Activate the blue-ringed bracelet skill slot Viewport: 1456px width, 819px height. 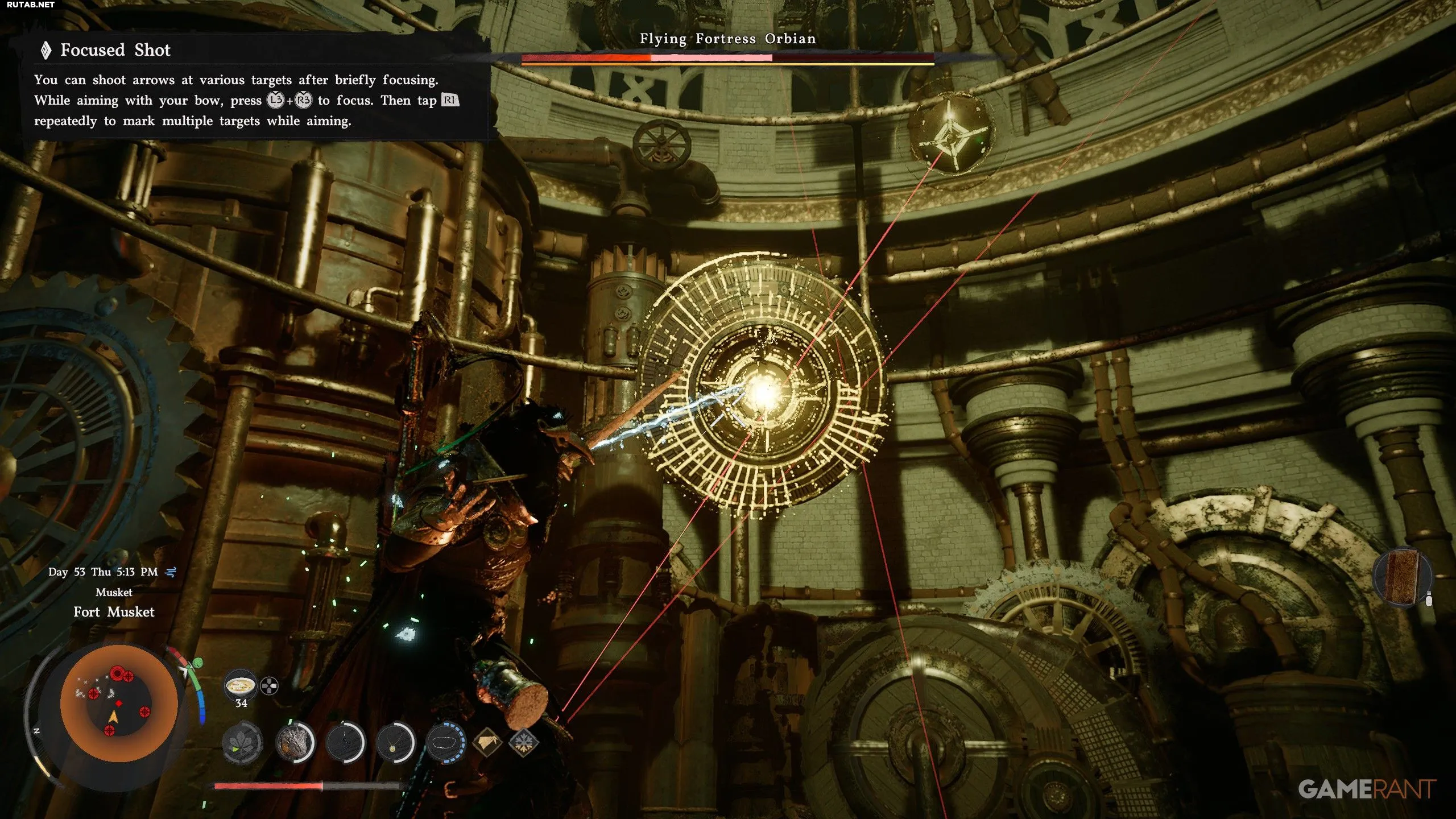[445, 743]
